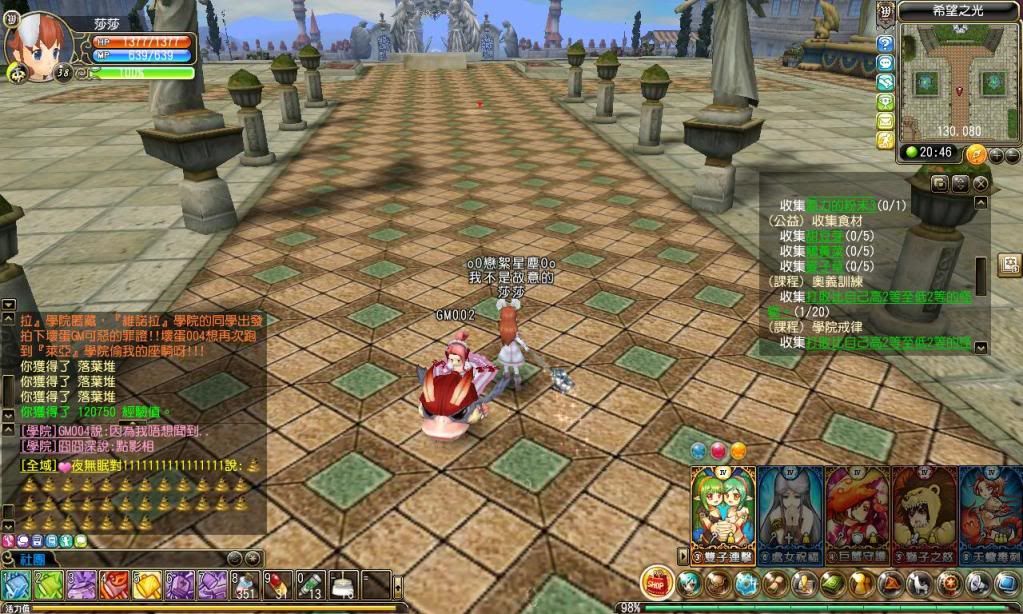Use the red item in hotbar slot 9

278,585
